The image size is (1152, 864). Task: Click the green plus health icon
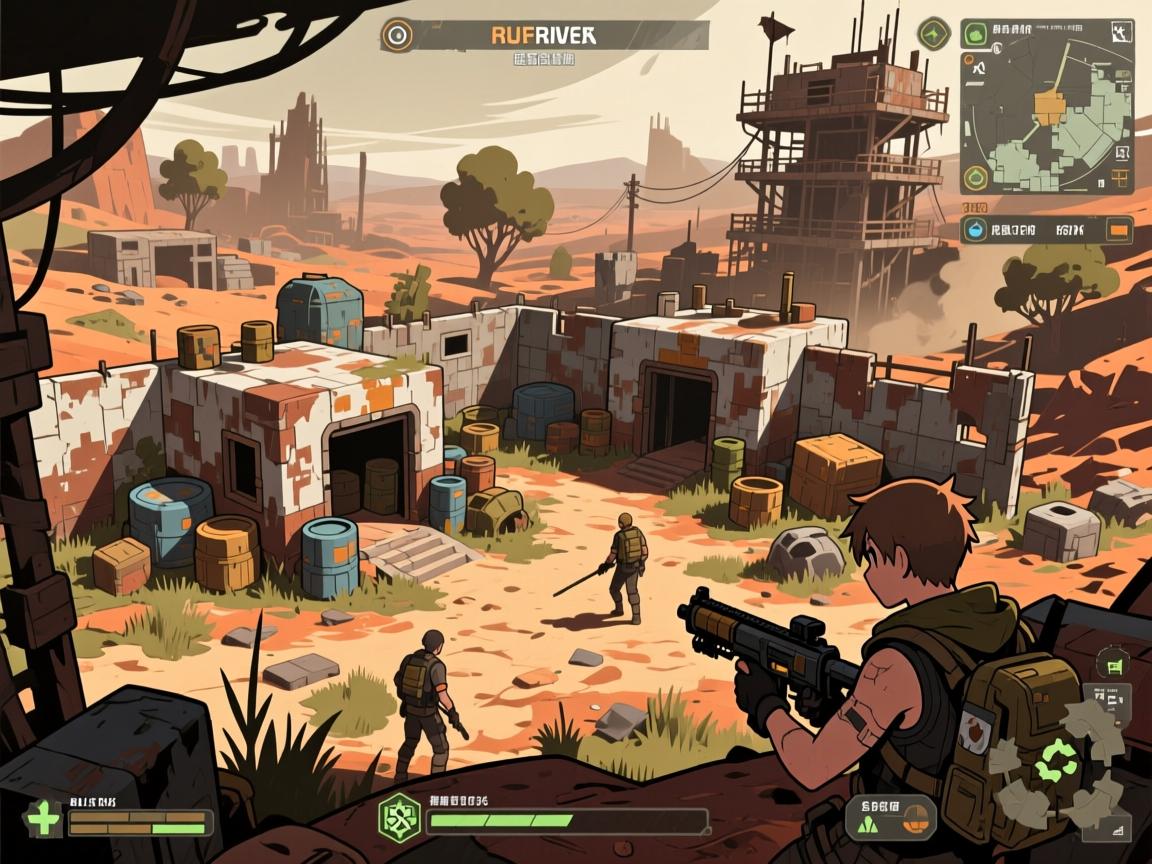(42, 819)
